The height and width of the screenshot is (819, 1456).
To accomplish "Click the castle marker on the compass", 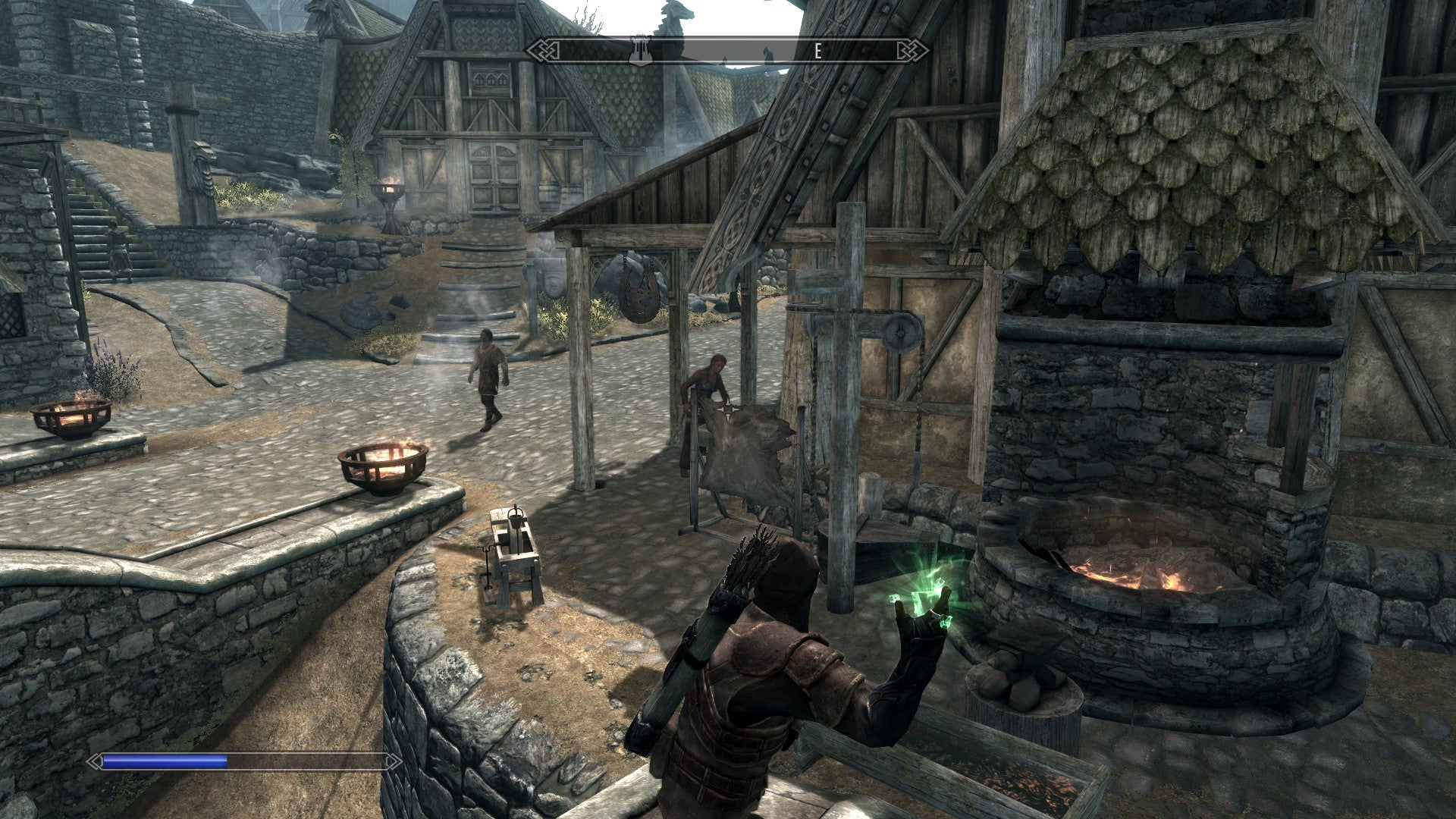I will click(x=640, y=50).
